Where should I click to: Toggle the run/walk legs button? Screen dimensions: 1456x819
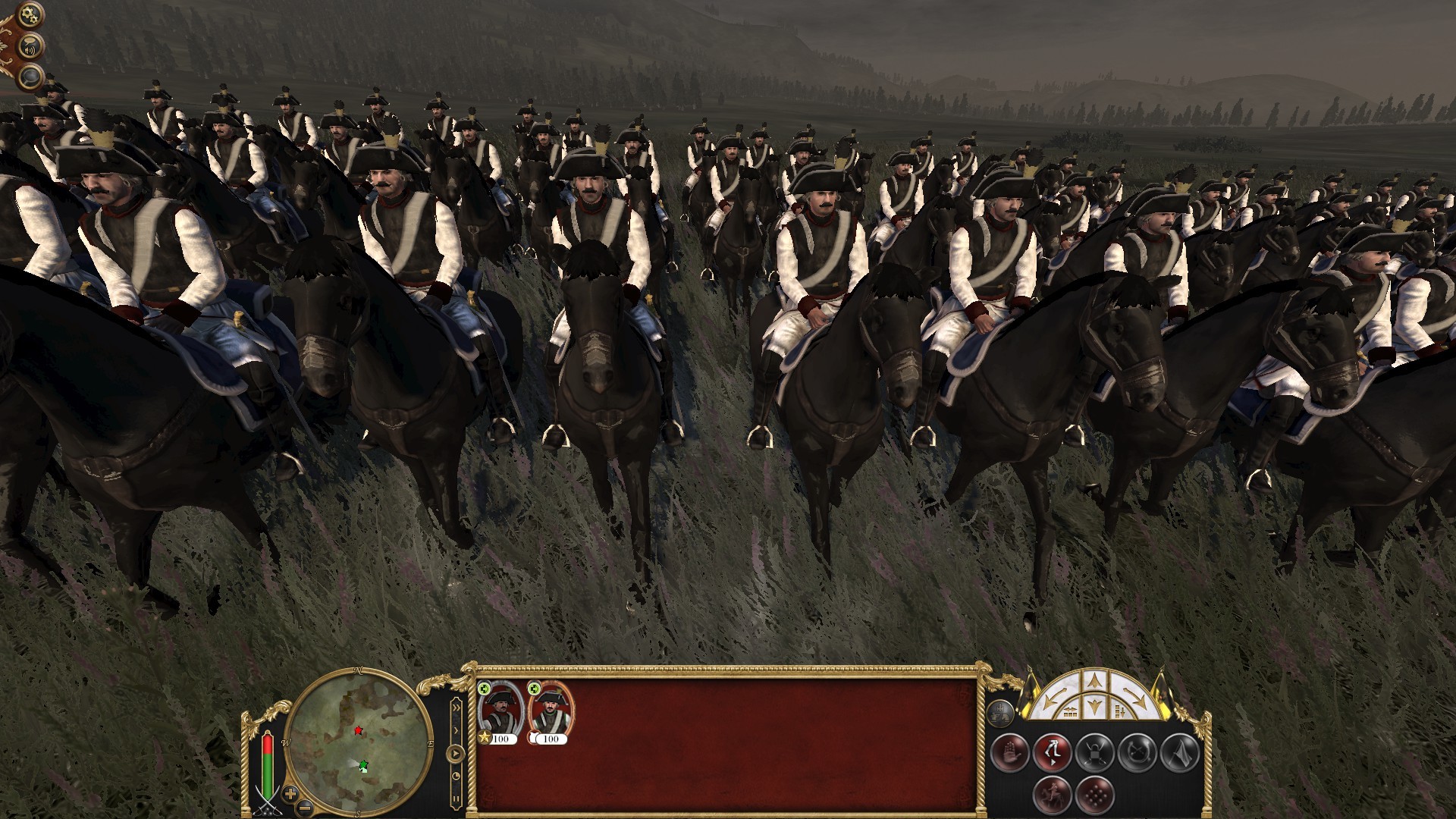tap(1052, 753)
